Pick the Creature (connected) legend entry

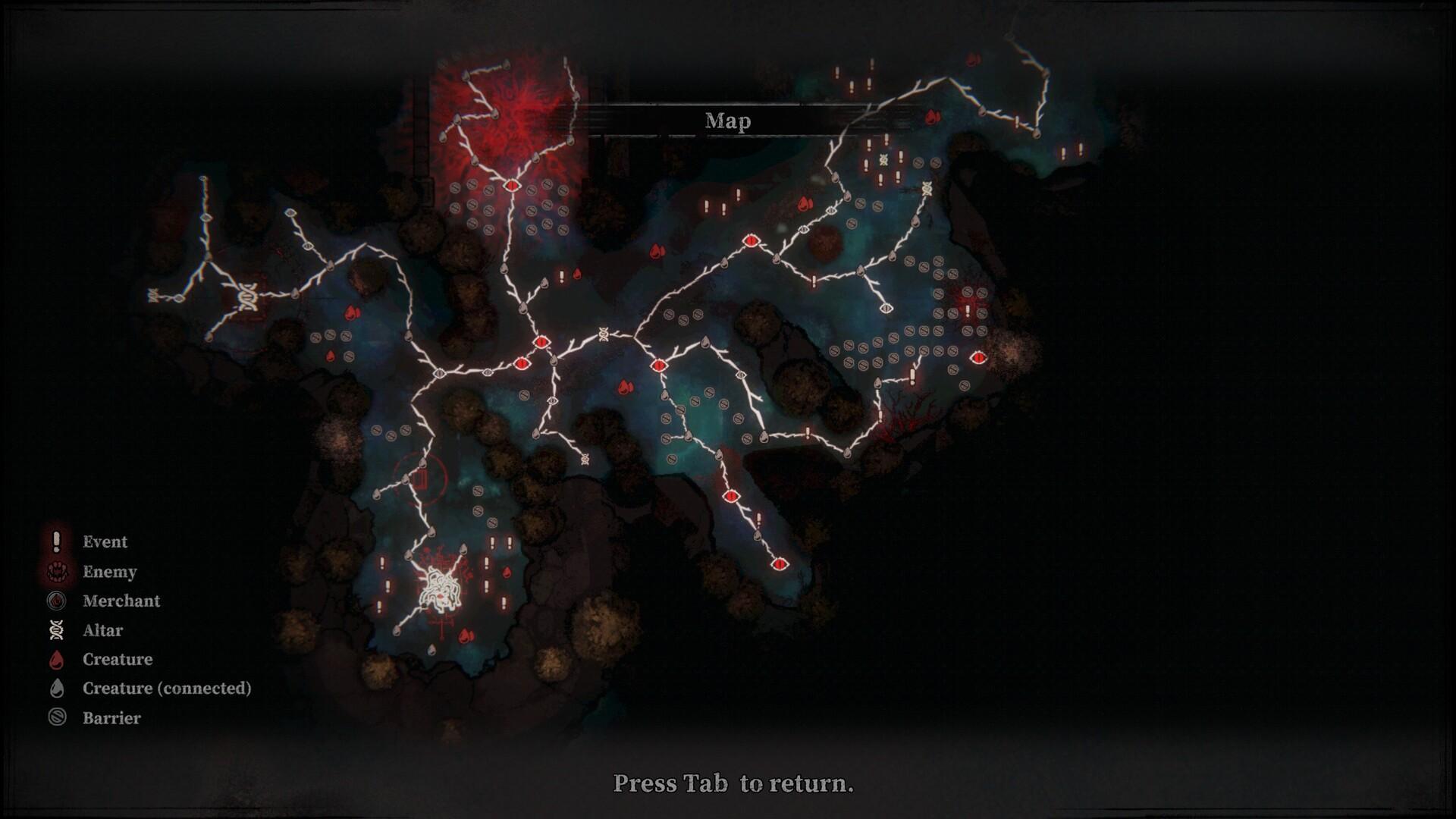point(166,688)
